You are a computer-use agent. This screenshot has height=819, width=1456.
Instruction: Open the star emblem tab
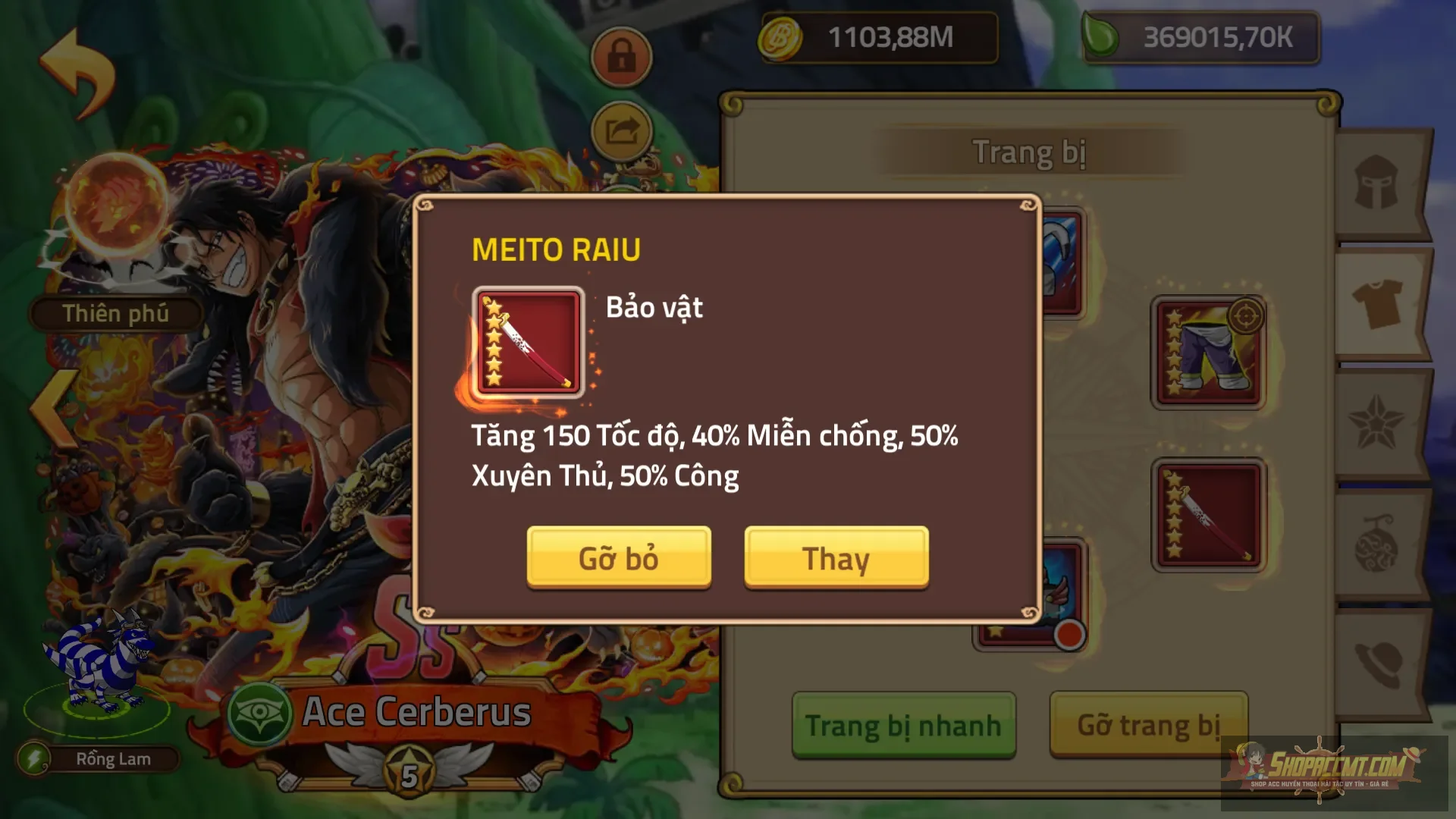[x=1376, y=422]
